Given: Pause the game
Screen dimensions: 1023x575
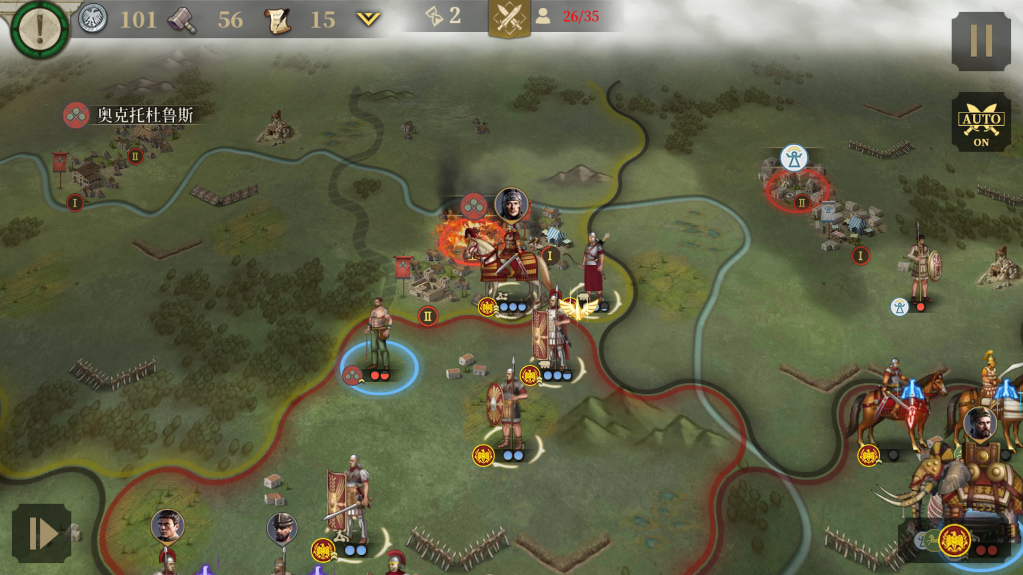Looking at the screenshot, I should point(980,41).
